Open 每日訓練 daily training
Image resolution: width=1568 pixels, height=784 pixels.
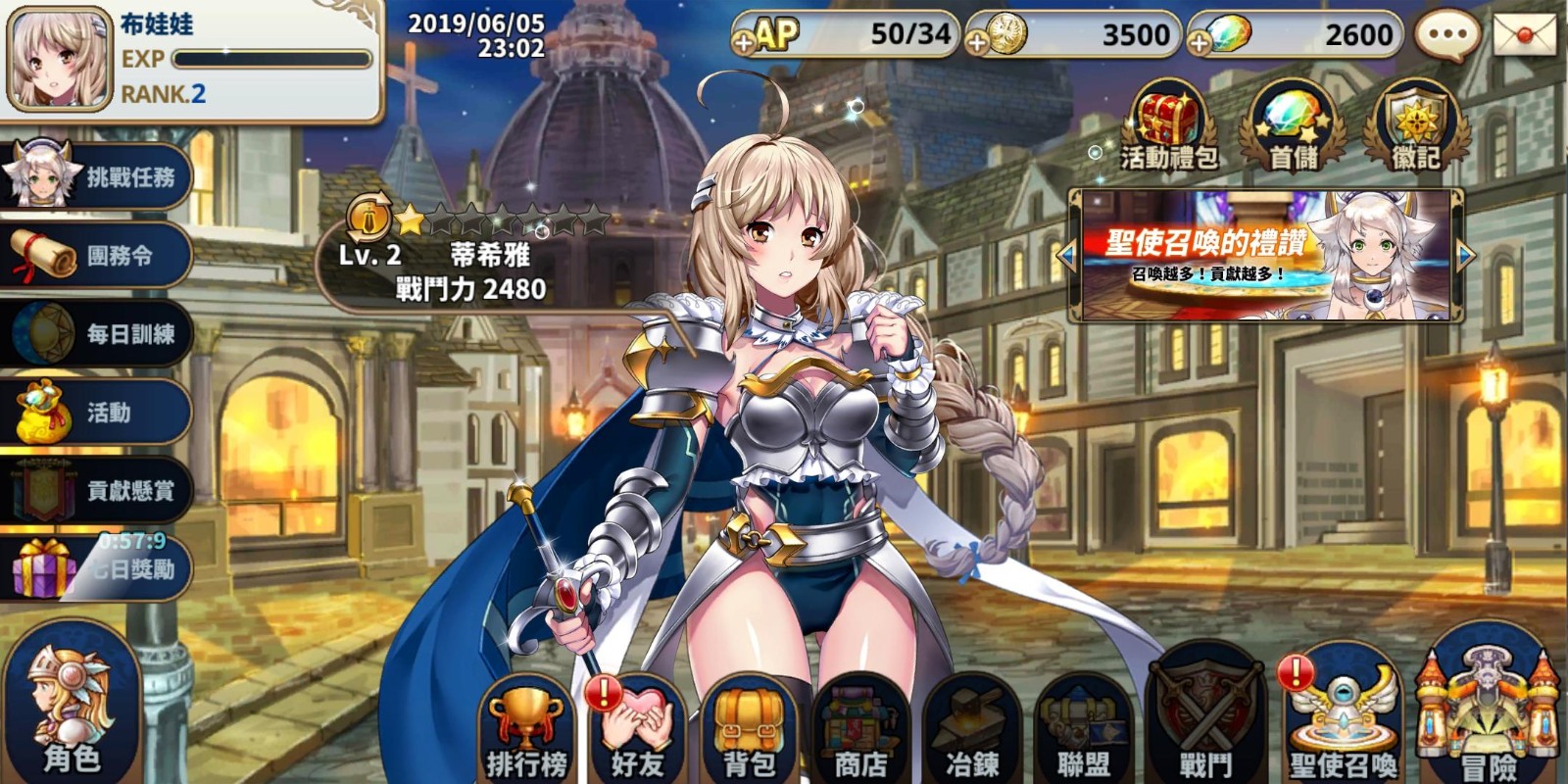coord(96,334)
